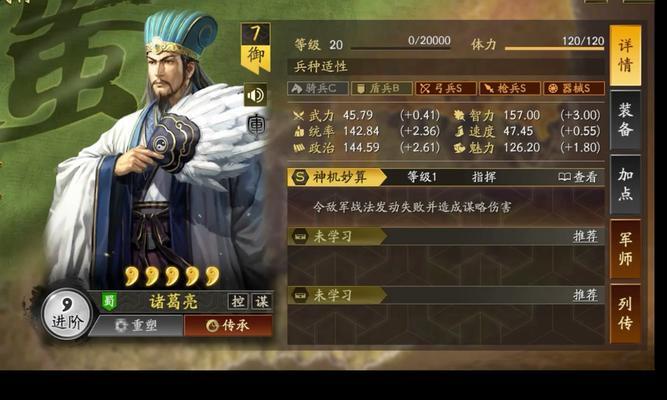The width and height of the screenshot is (667, 400).
Task: Click the 控 tag next to 诸葛亮
Action: click(x=239, y=300)
